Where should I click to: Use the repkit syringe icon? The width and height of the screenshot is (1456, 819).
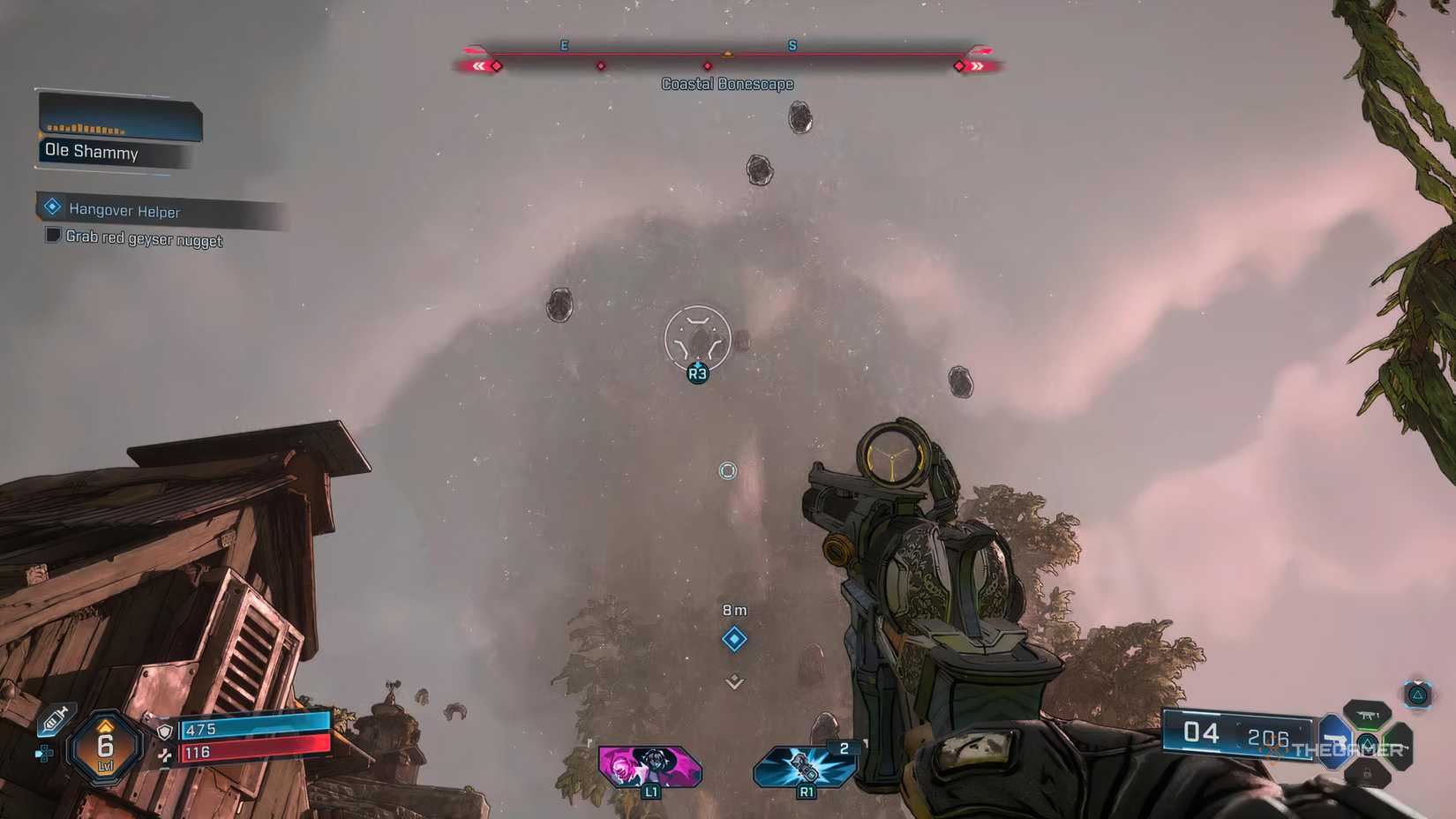55,719
